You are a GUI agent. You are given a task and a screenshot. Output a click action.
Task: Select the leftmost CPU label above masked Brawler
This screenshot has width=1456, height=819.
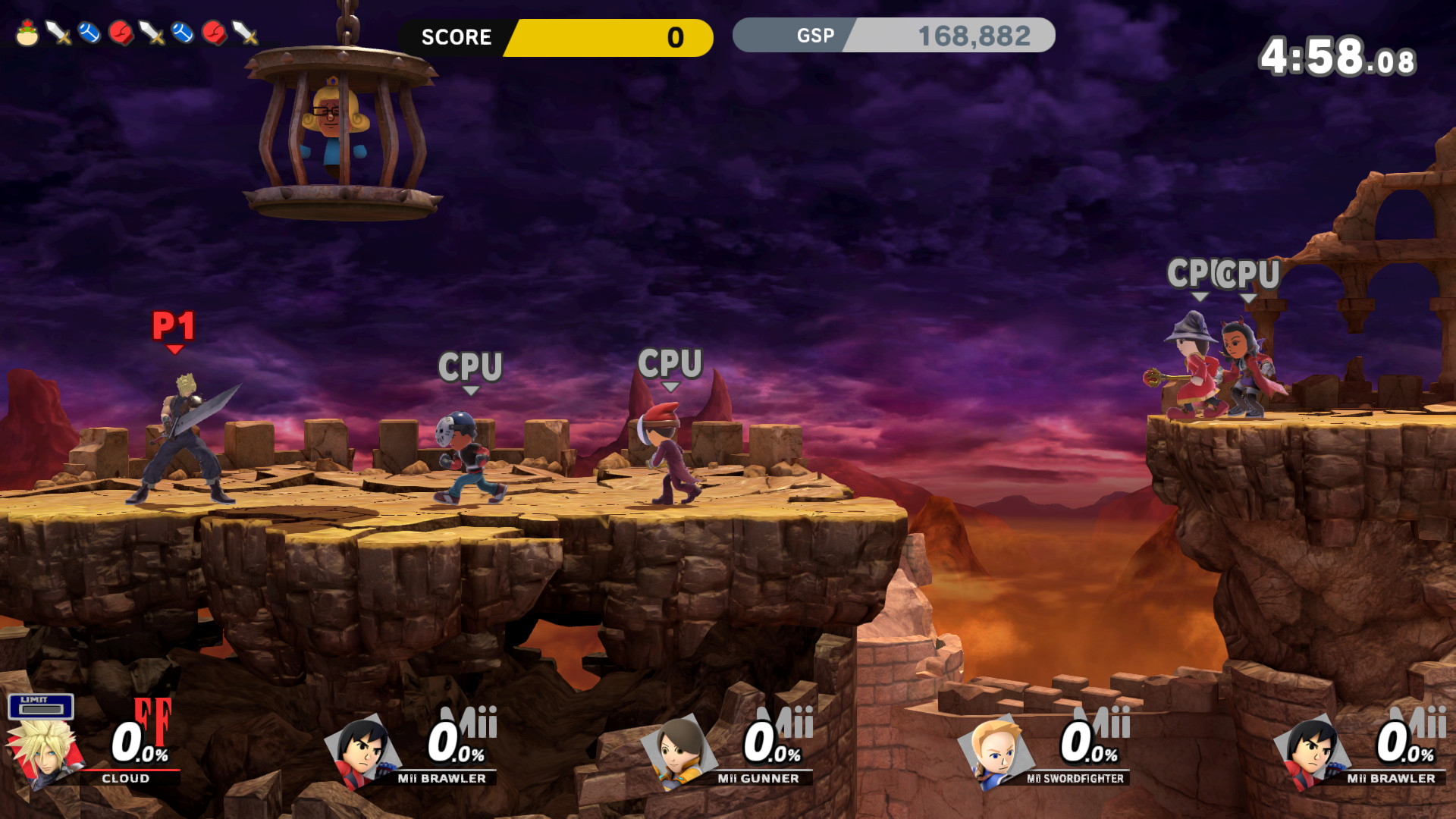coord(470,368)
